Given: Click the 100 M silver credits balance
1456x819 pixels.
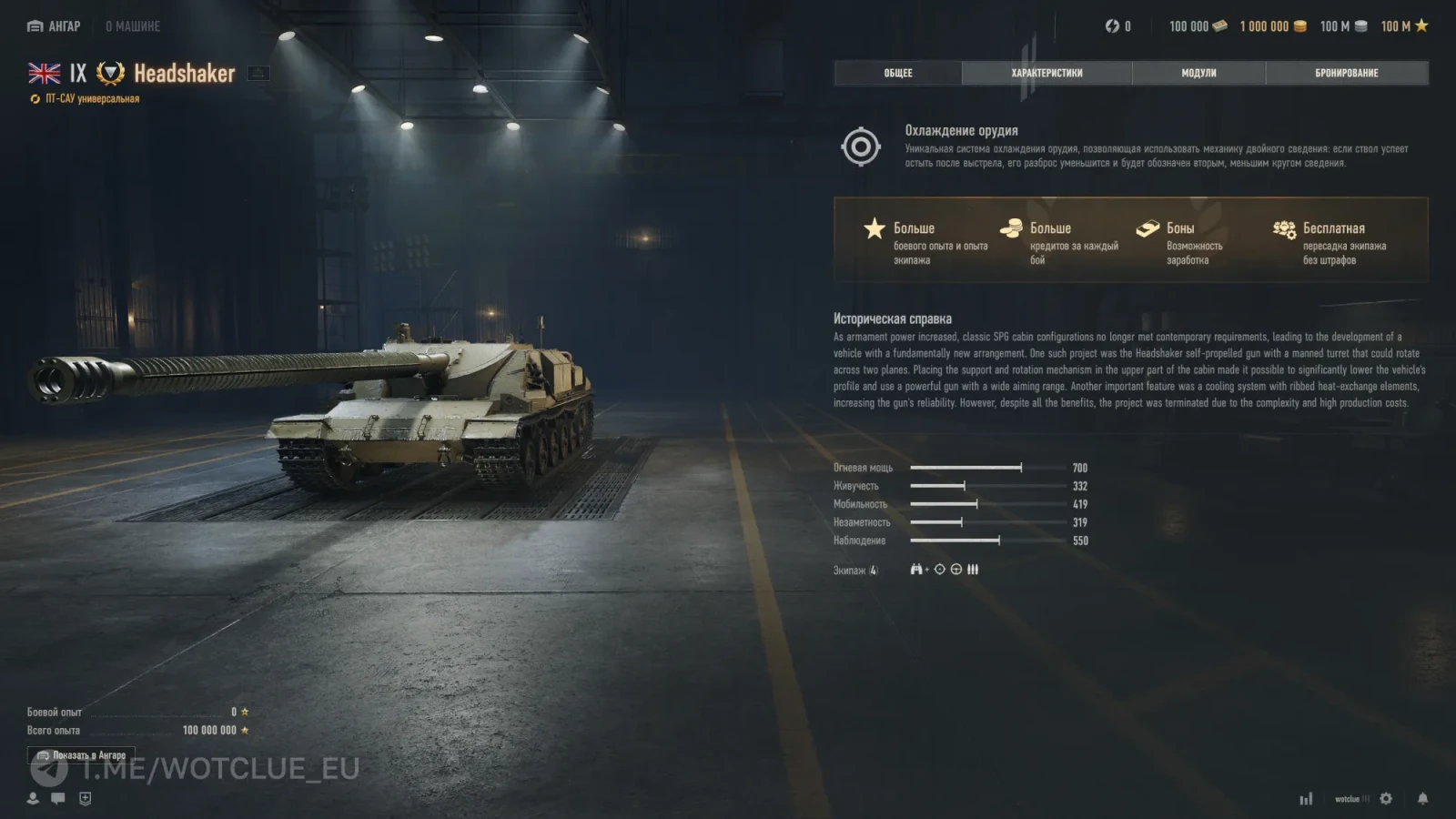Looking at the screenshot, I should tap(1343, 26).
